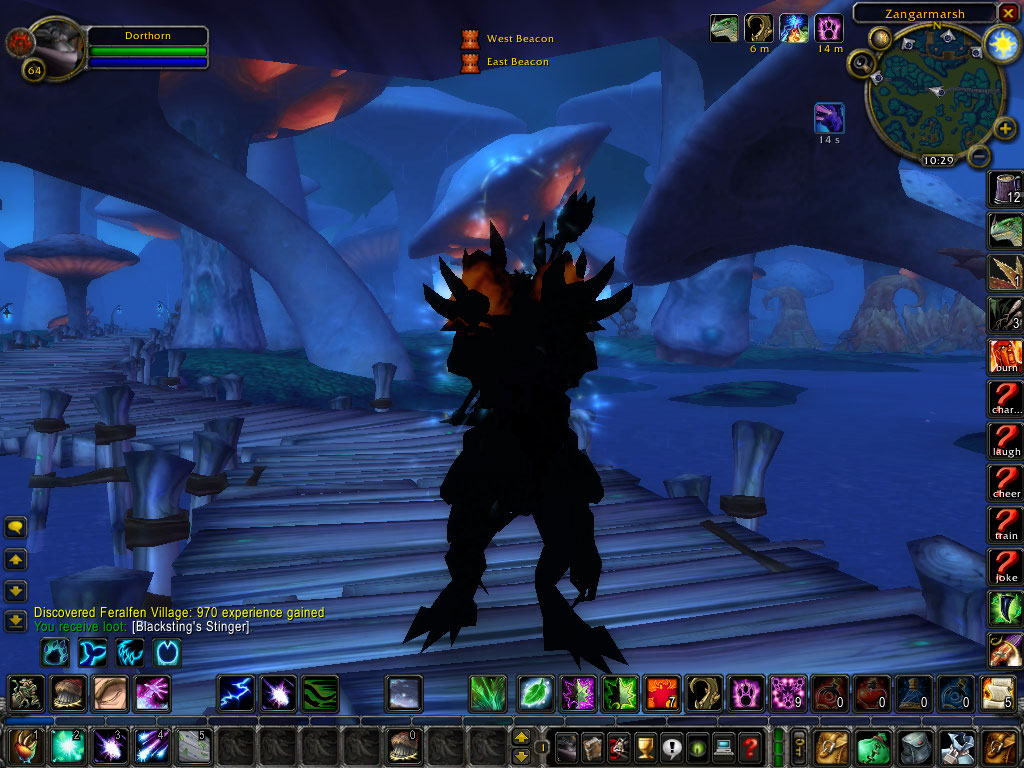Open the main menu computer icon
The width and height of the screenshot is (1024, 768).
pos(720,746)
